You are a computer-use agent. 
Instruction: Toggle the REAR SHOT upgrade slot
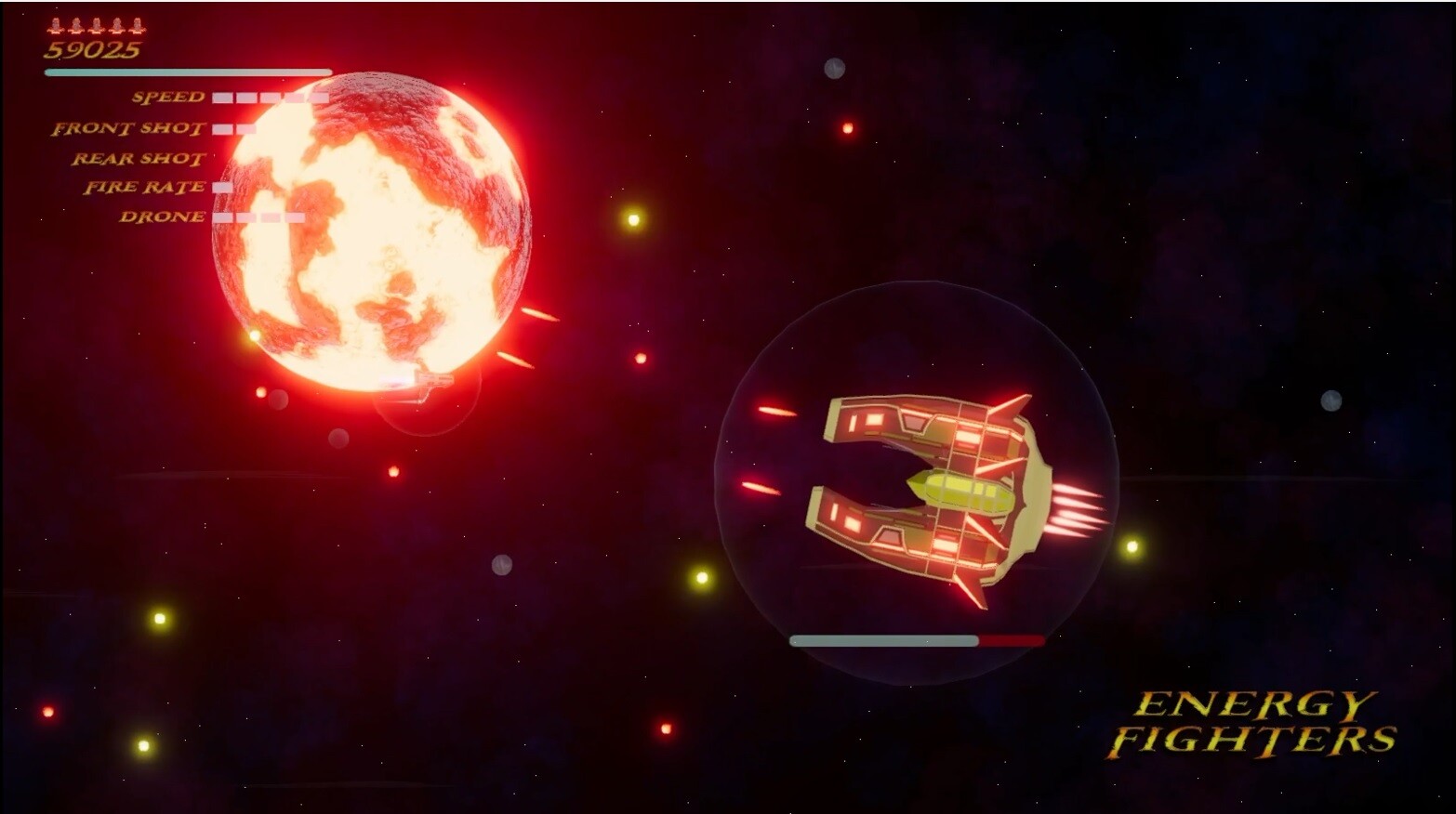(223, 158)
